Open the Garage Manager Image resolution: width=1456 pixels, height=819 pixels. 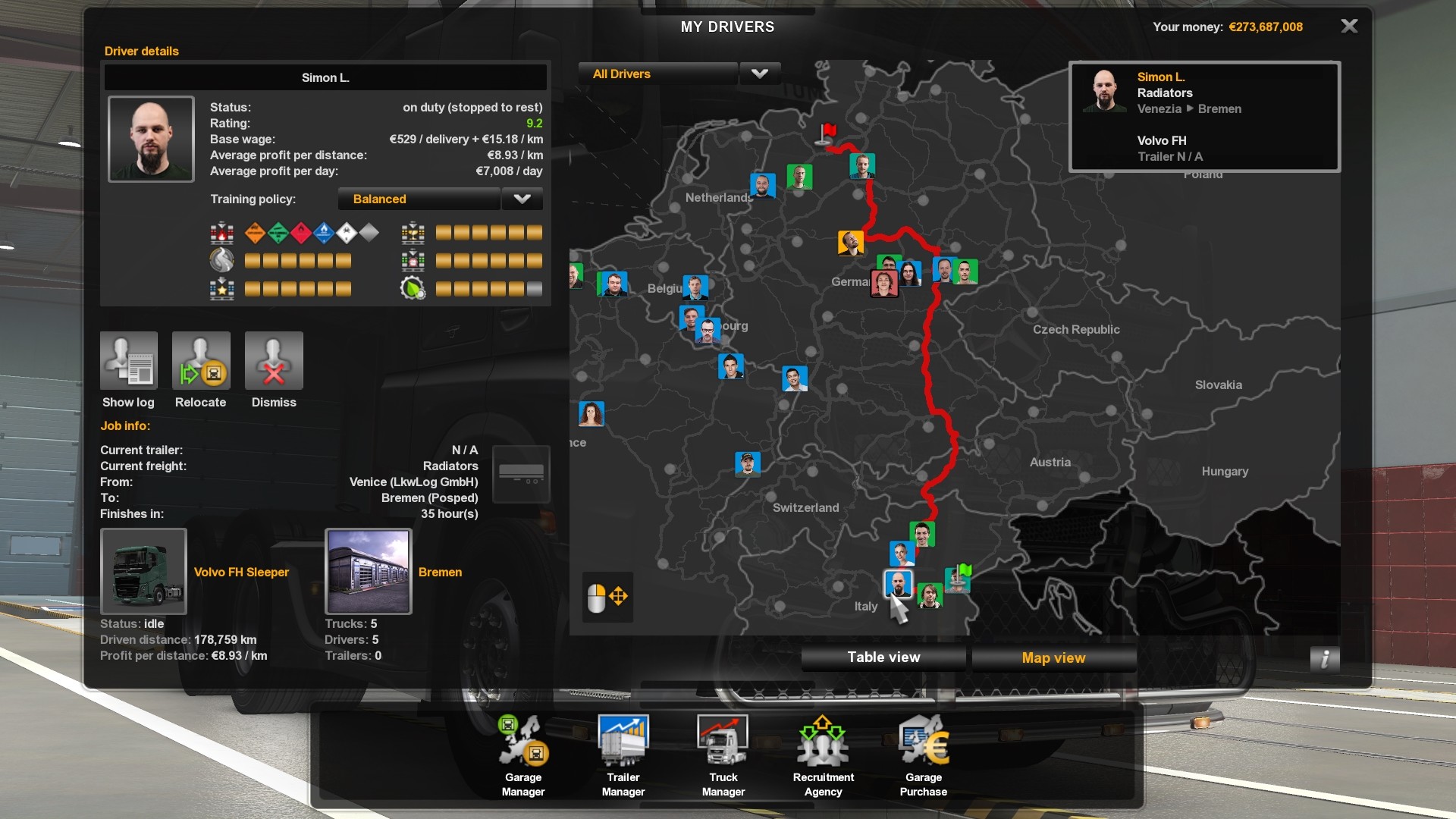(x=523, y=755)
